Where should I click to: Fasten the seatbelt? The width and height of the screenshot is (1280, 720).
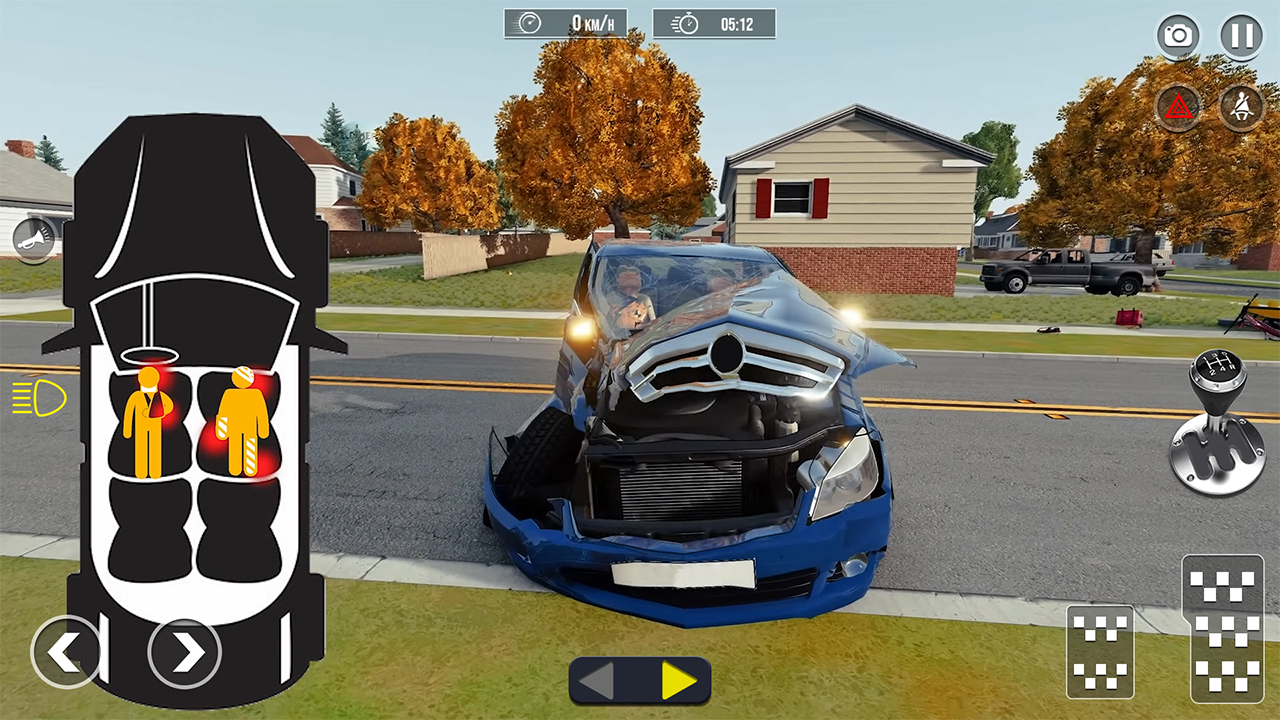1241,107
